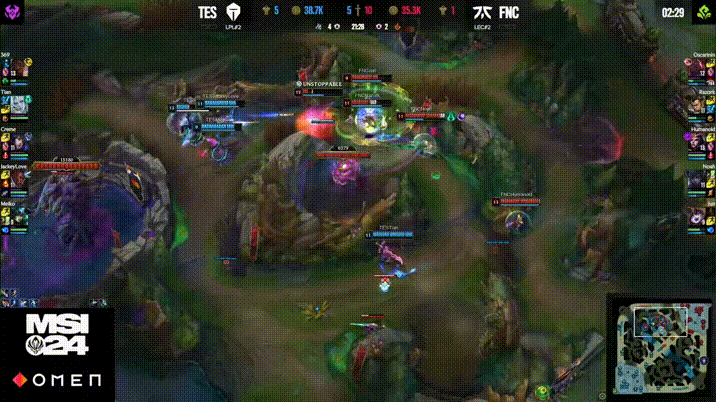Select Tian's champion portrait
This screenshot has height=402, width=716.
tap(18, 104)
